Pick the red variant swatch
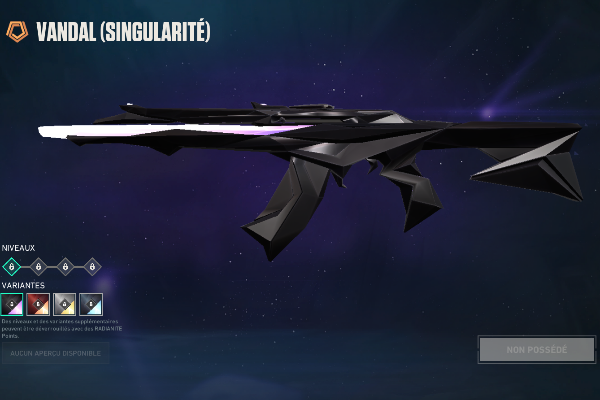This screenshot has width=600, height=400. click(x=39, y=304)
